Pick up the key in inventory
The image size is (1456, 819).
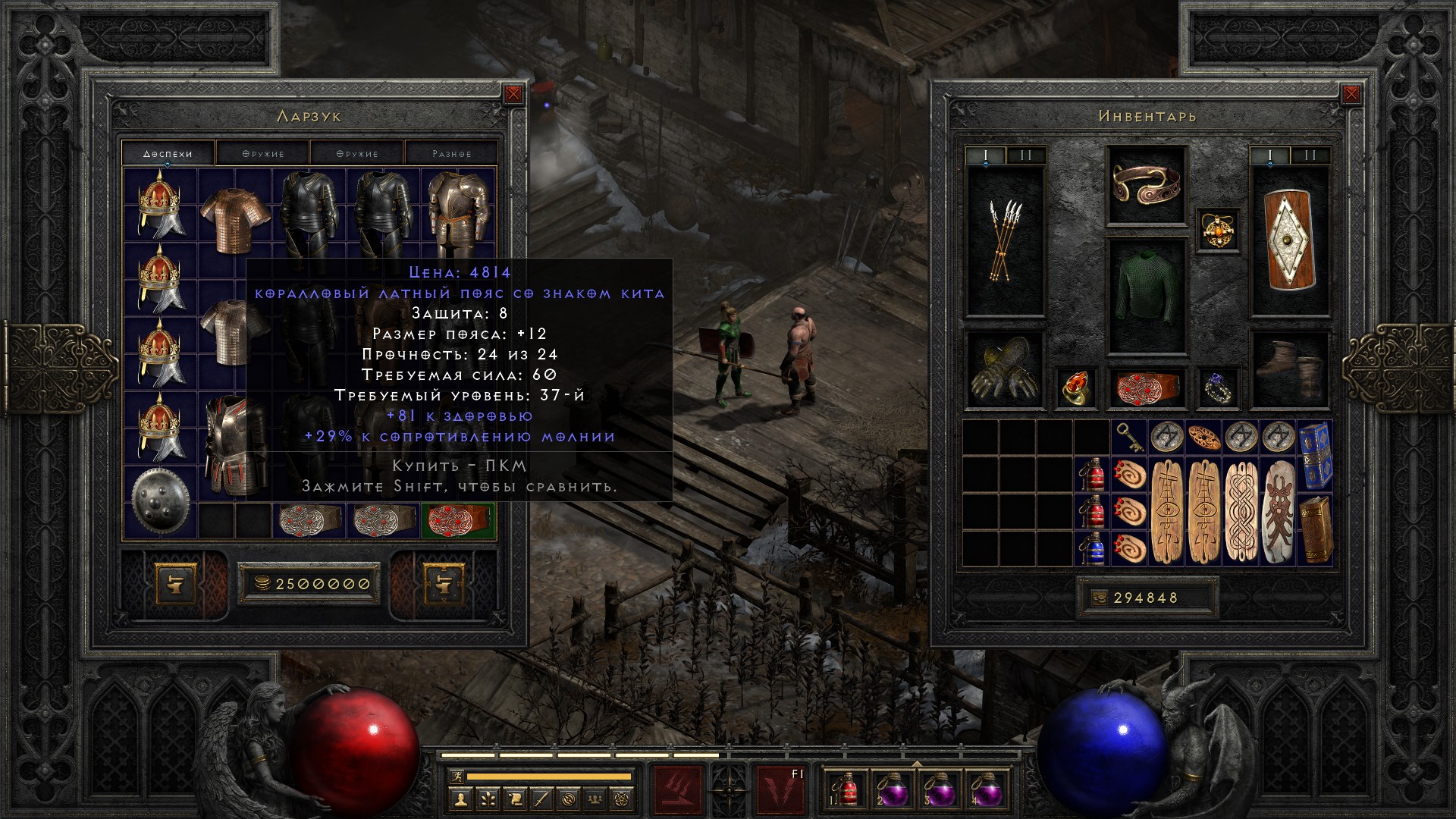1129,438
